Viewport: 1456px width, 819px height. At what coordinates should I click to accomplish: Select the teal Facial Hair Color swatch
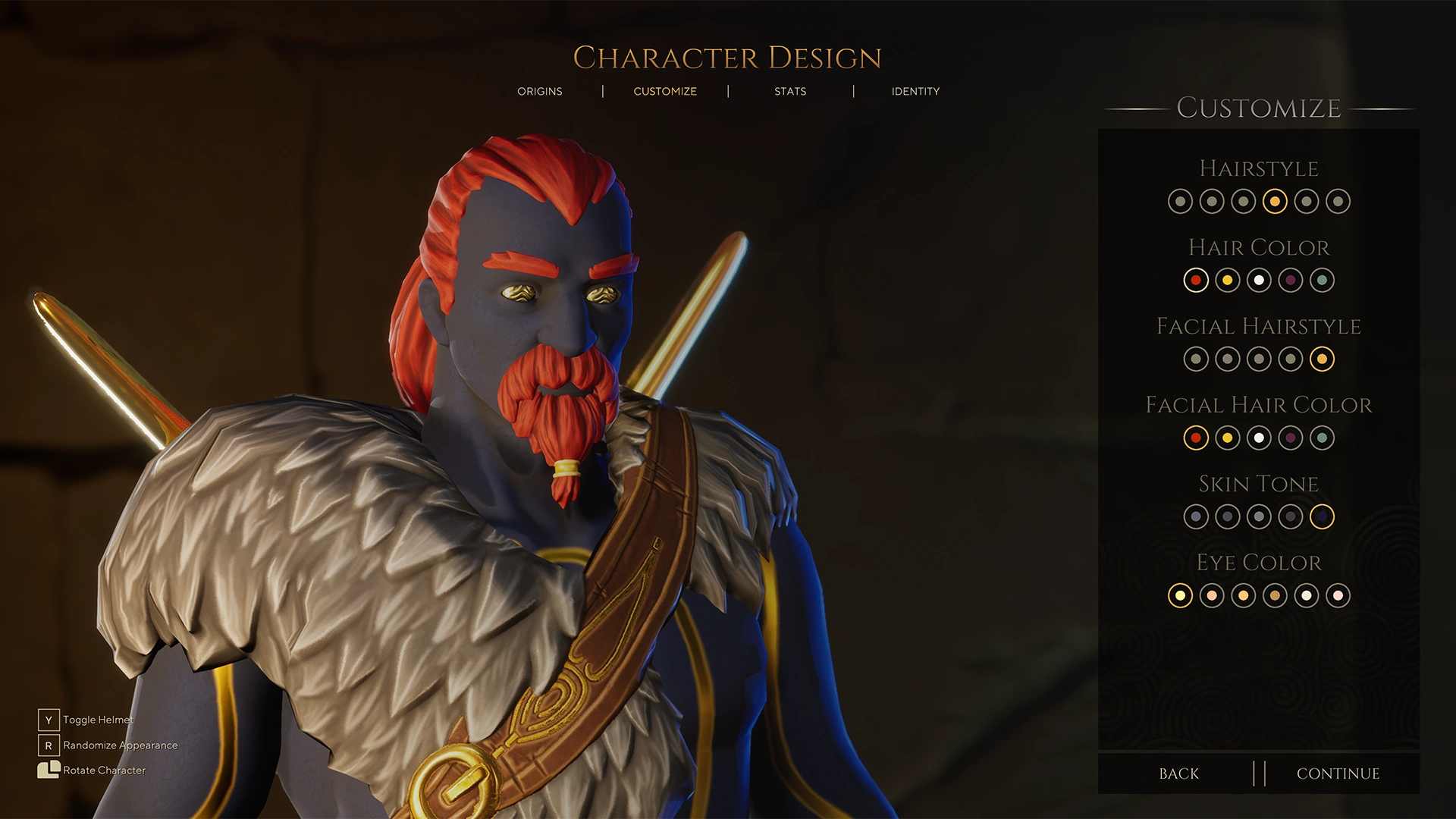[x=1322, y=438]
